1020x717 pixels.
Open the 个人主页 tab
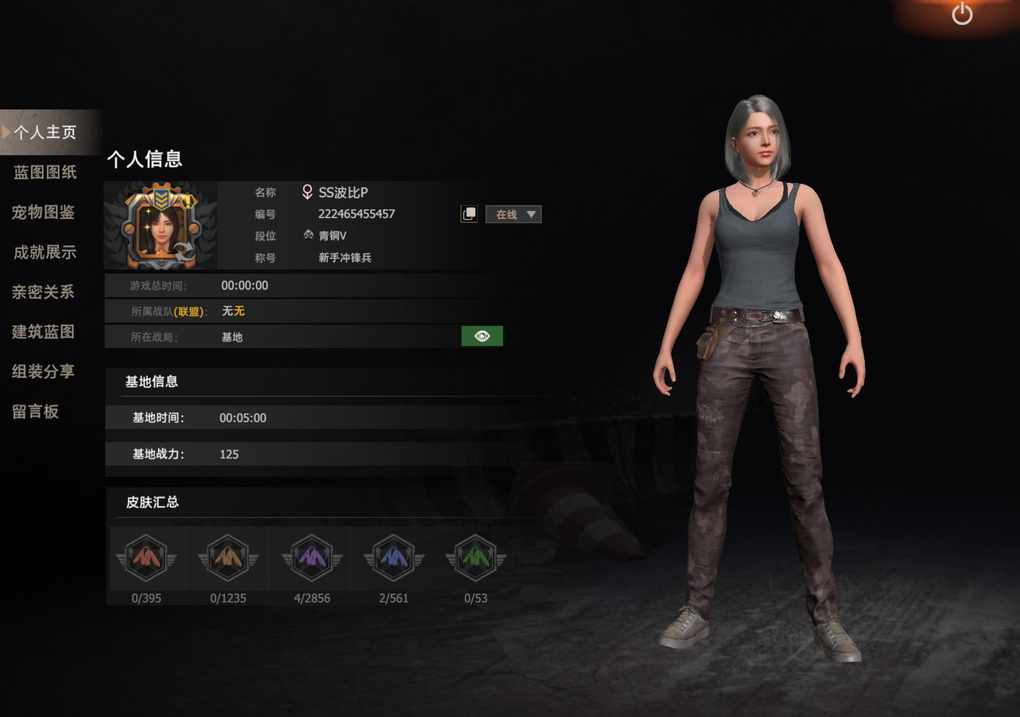(x=45, y=132)
